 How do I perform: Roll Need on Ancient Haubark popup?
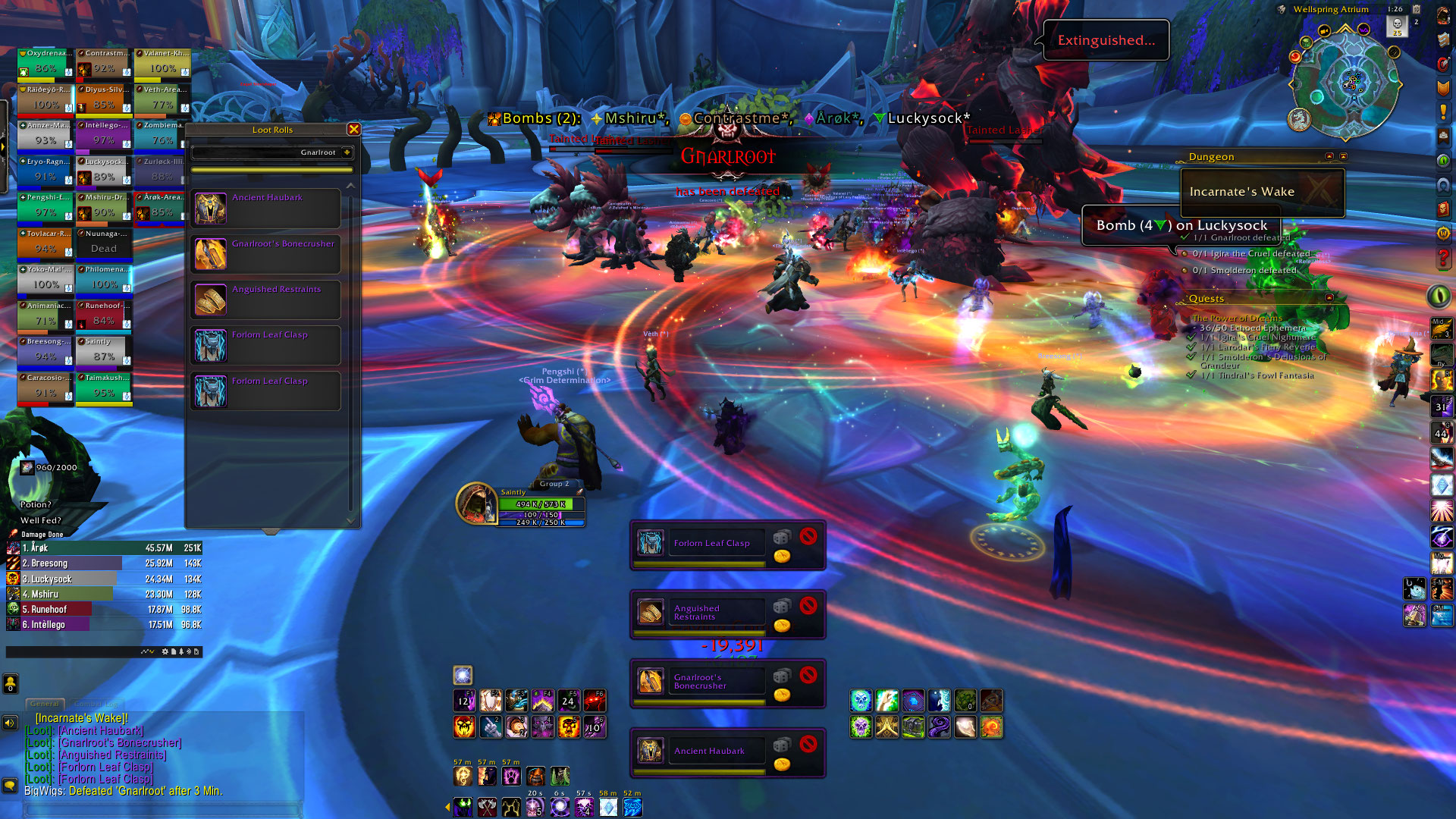coord(781,745)
